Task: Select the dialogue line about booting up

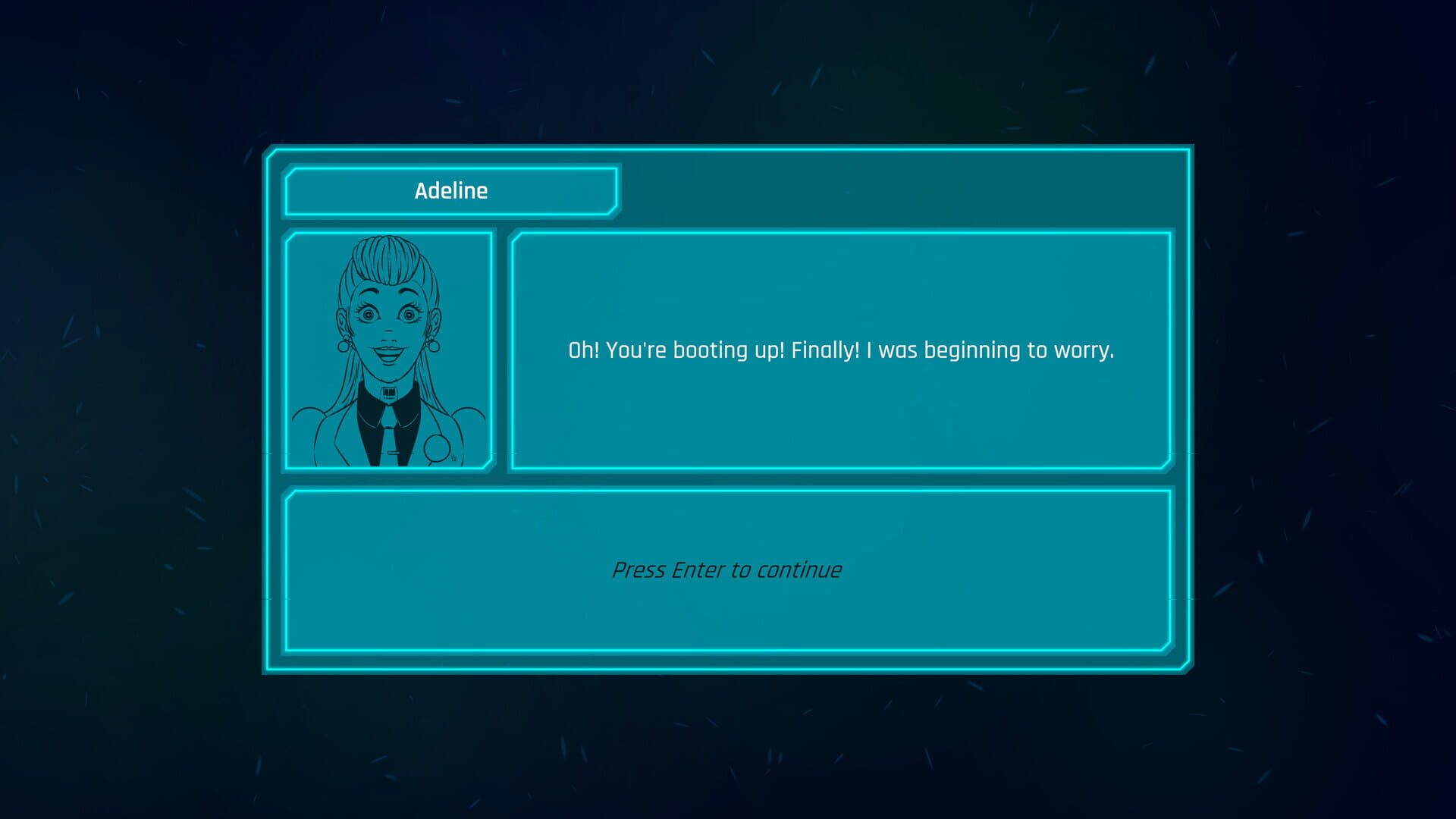Action: (x=840, y=350)
